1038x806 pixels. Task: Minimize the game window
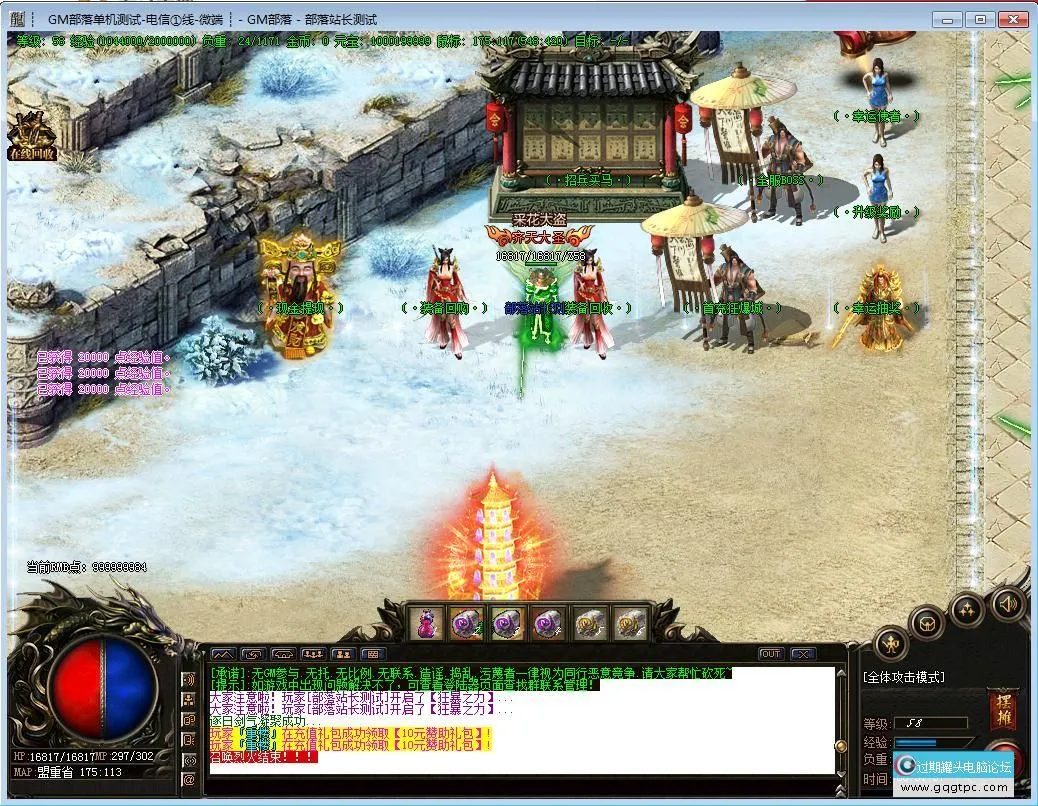tap(949, 19)
